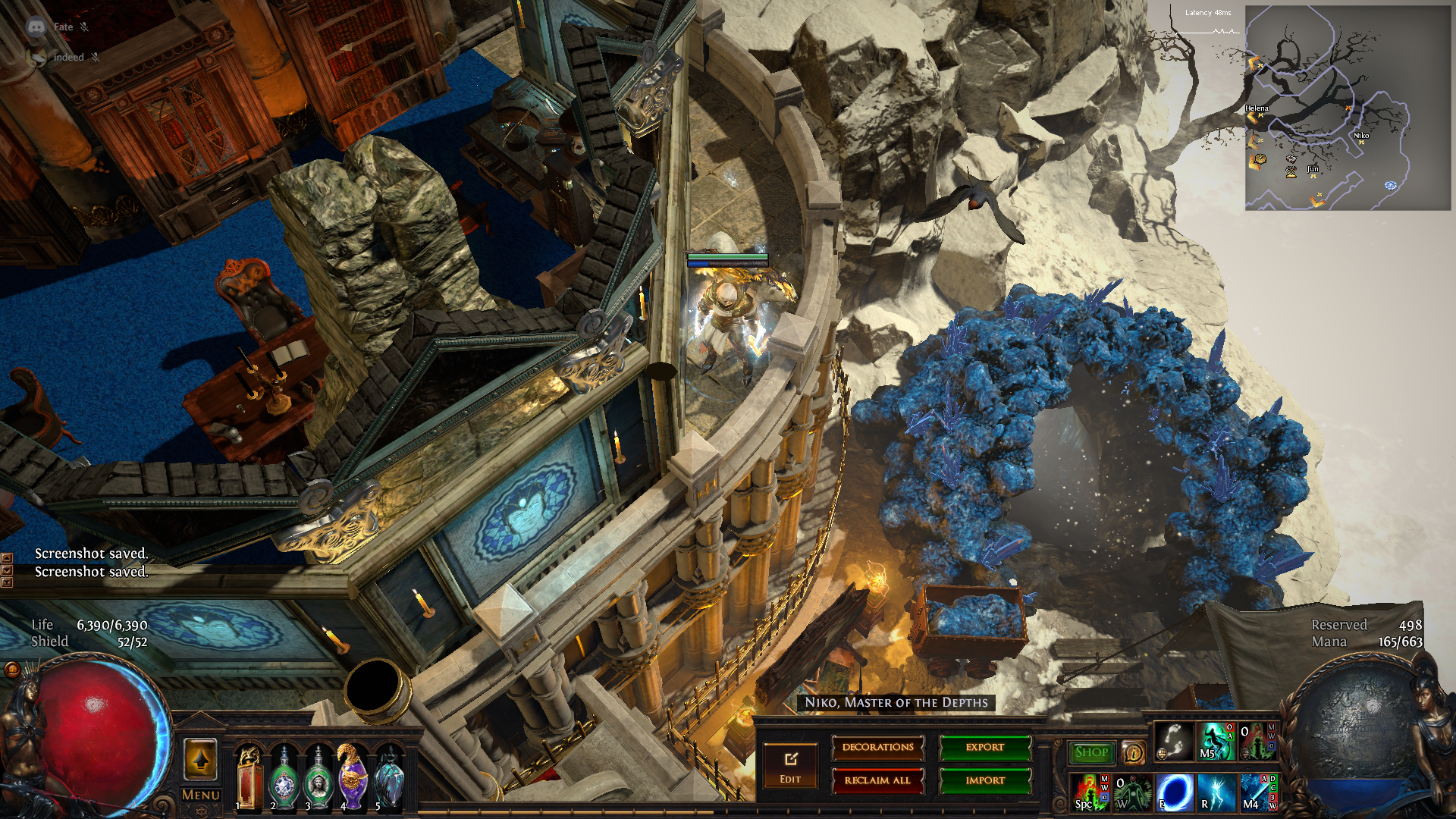Activate the icy figure skill on R
Viewport: 1456px width, 819px height.
click(1216, 792)
